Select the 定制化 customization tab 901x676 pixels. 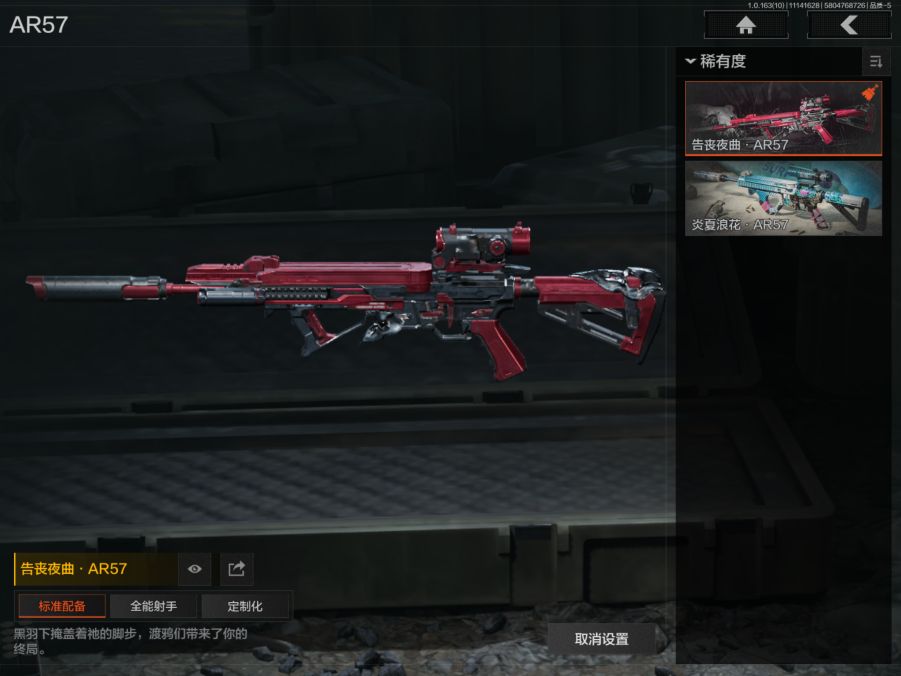tap(245, 606)
